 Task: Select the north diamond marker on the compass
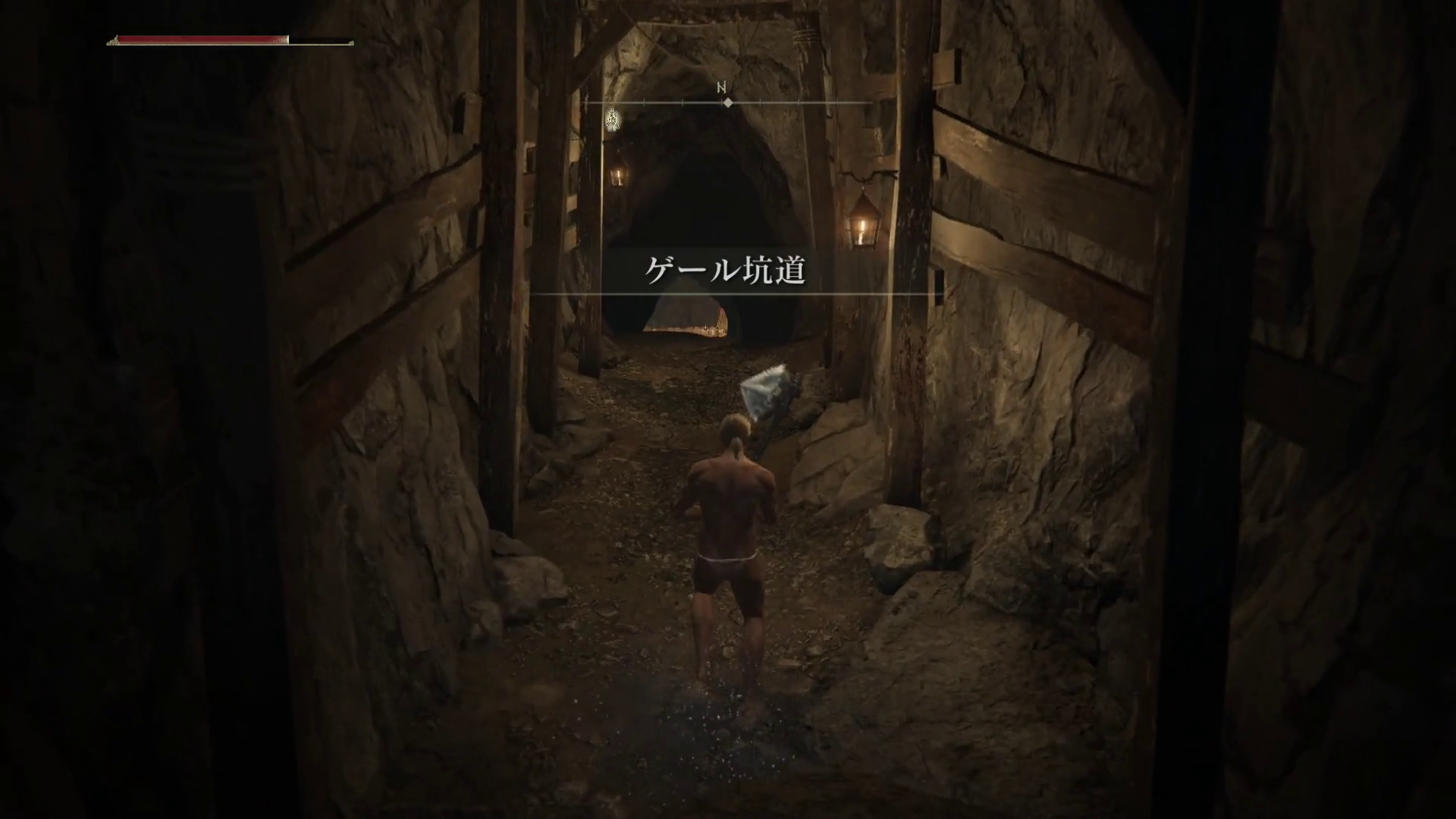pos(727,102)
